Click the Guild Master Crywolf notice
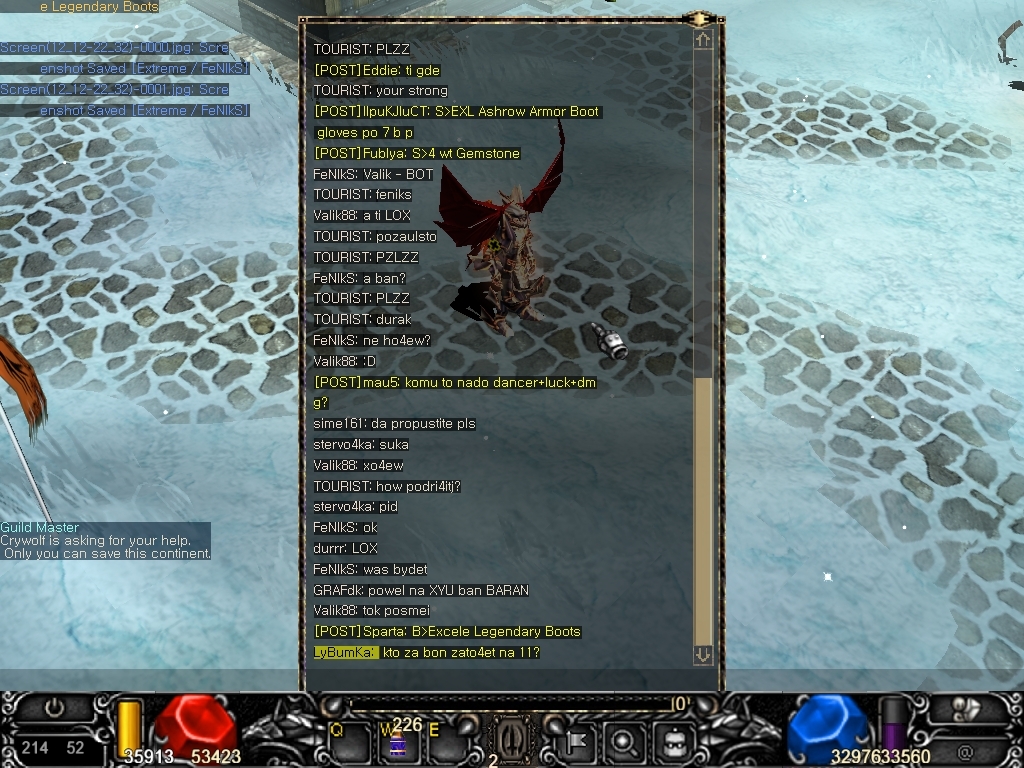The image size is (1024, 768). (105, 540)
